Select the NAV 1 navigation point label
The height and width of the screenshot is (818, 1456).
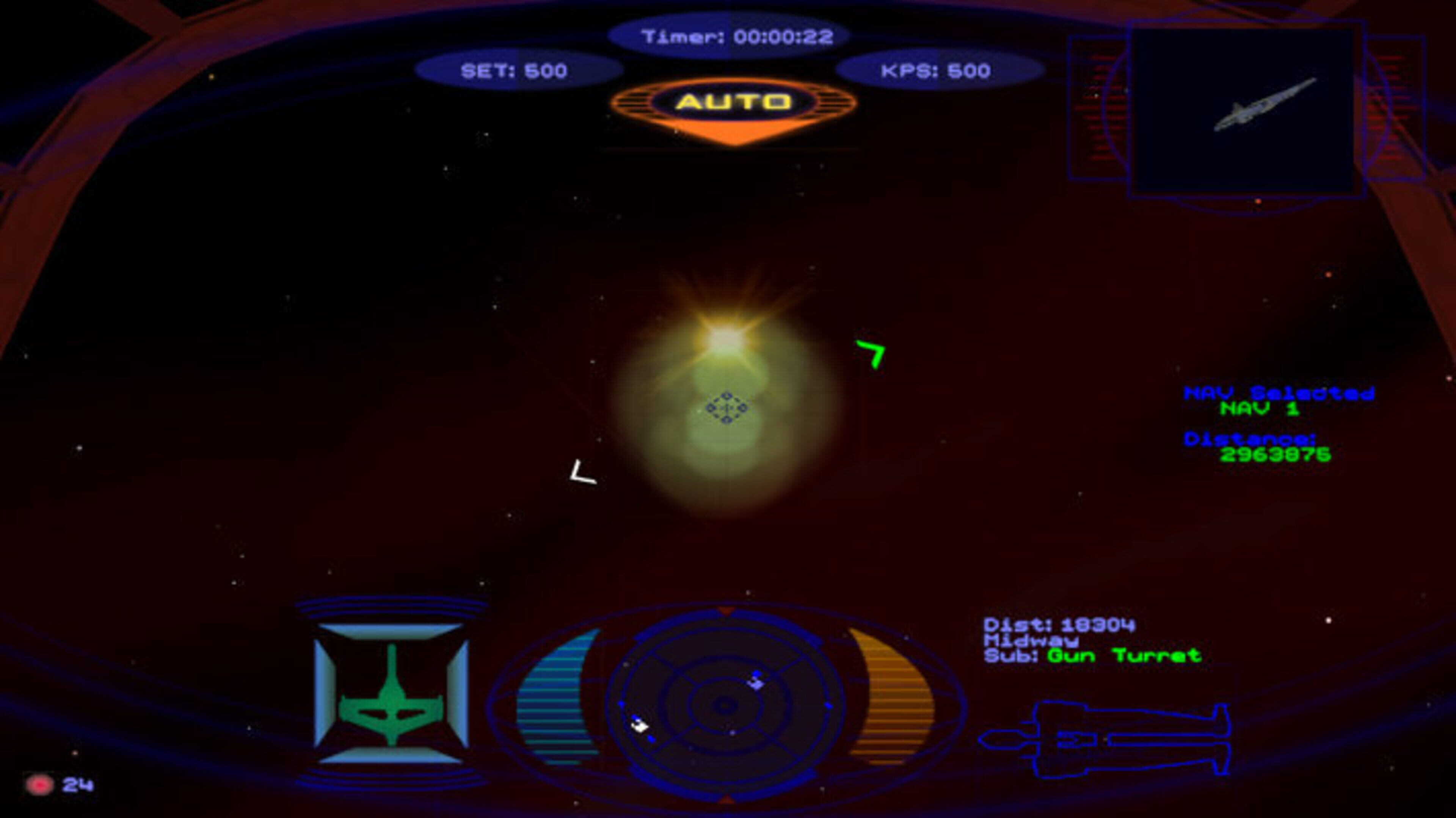1259,409
